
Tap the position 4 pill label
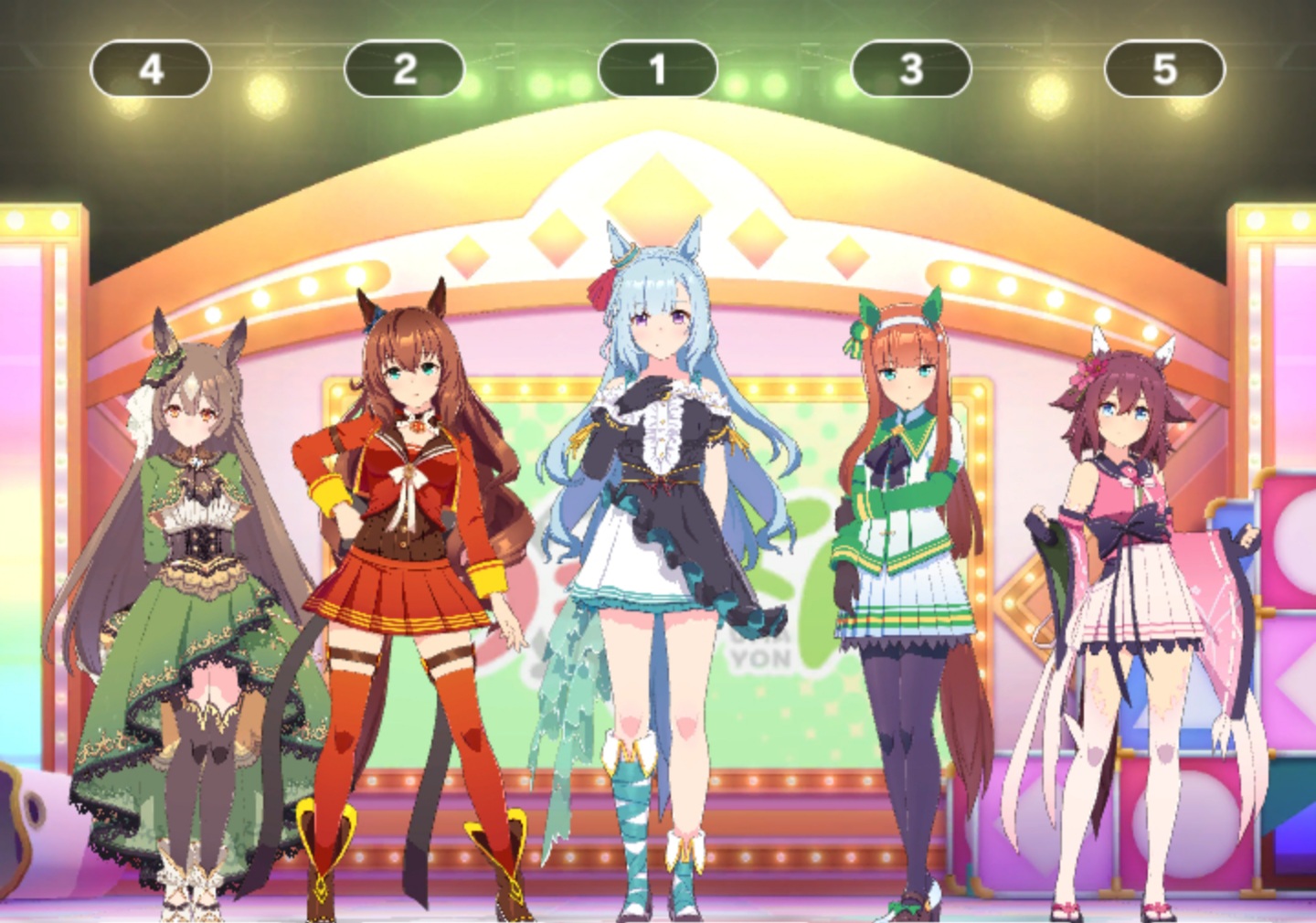coord(151,69)
